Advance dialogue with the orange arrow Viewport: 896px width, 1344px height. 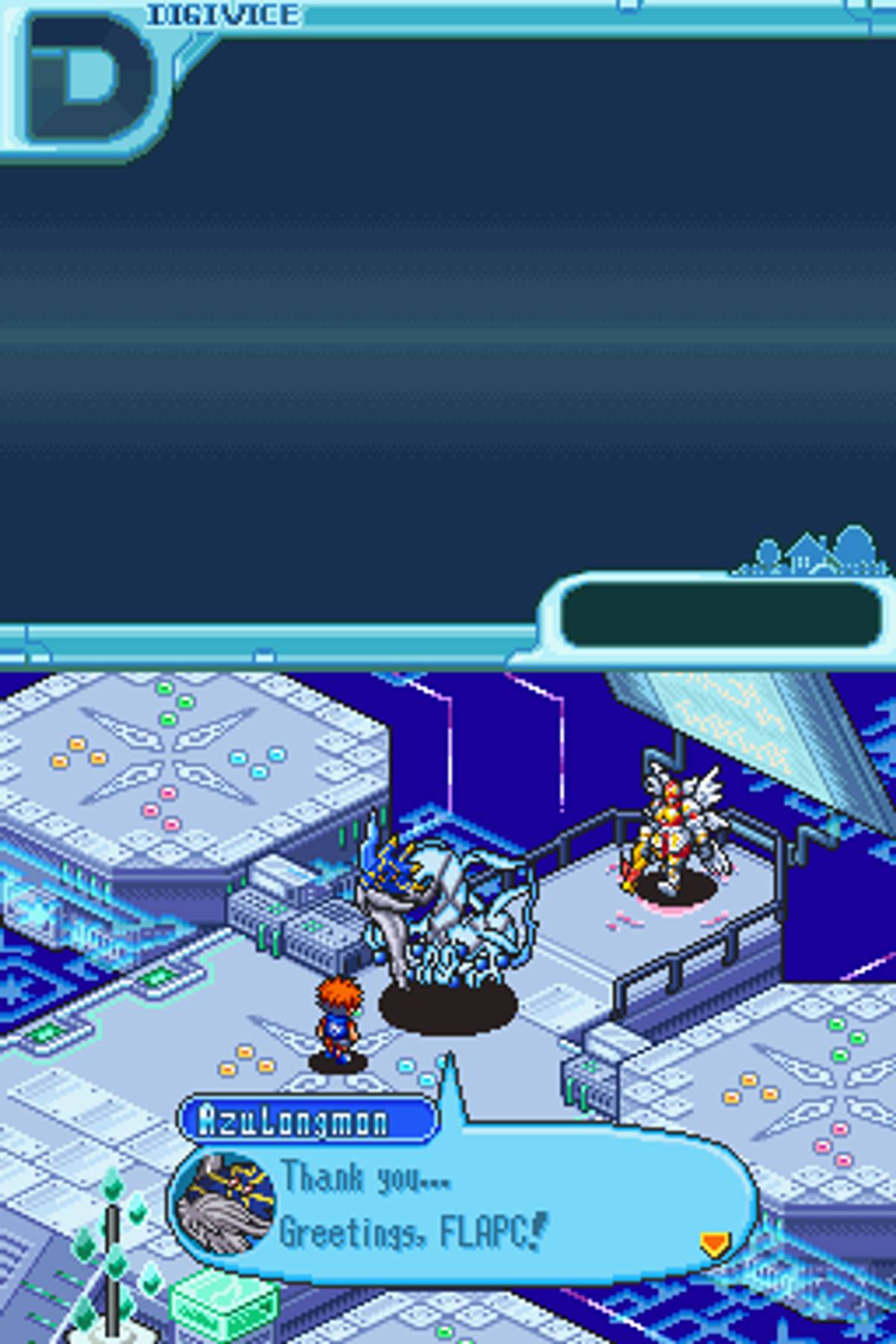[713, 1243]
